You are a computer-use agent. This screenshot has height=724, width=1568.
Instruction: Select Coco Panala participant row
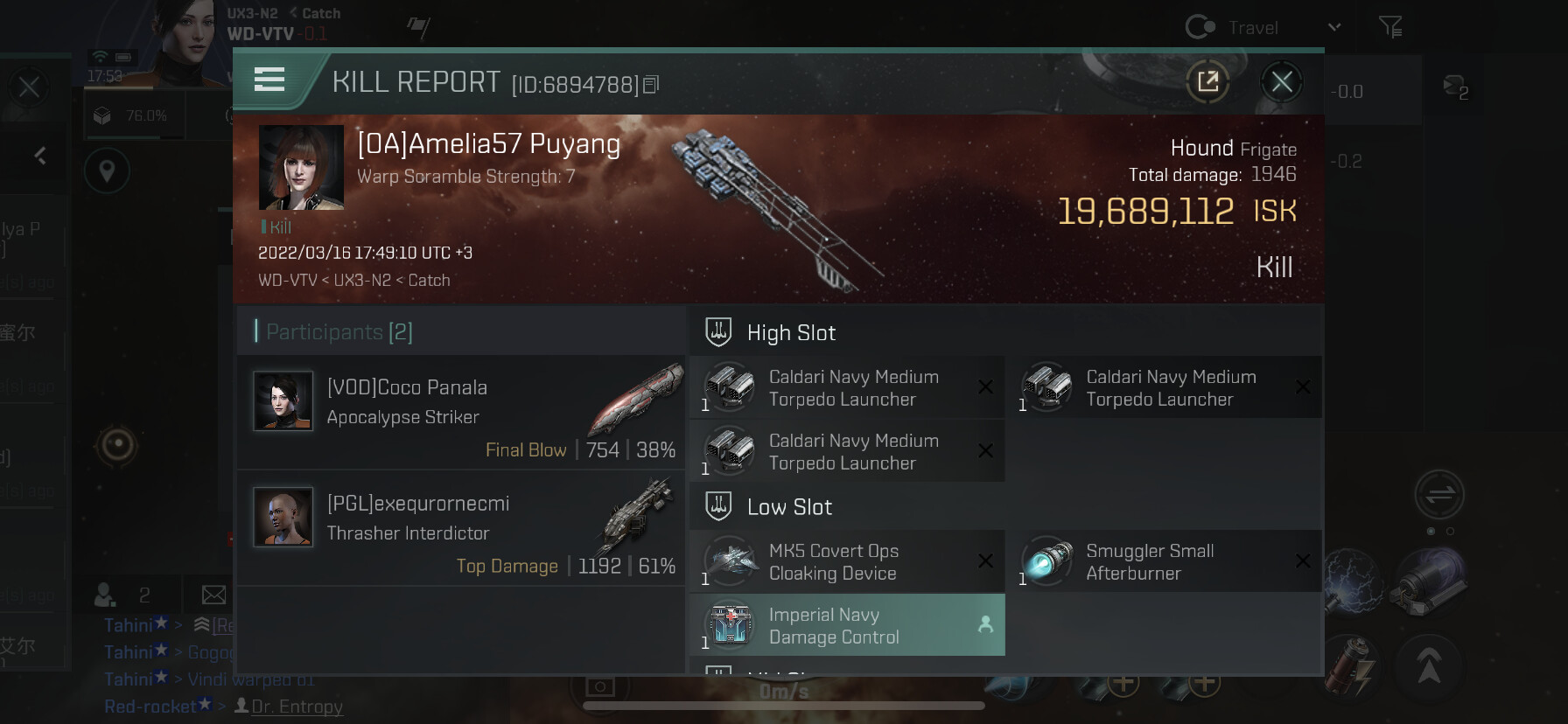click(461, 412)
